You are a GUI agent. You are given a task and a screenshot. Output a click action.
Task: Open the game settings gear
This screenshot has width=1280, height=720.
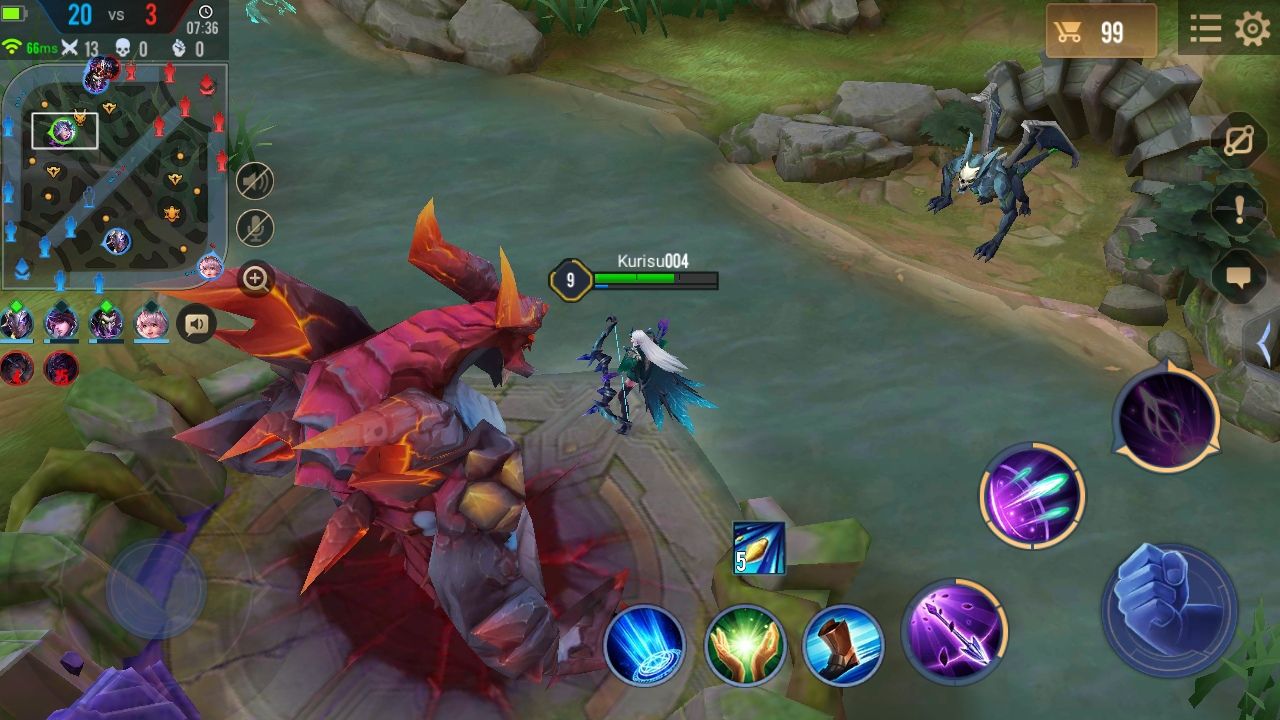[1251, 27]
